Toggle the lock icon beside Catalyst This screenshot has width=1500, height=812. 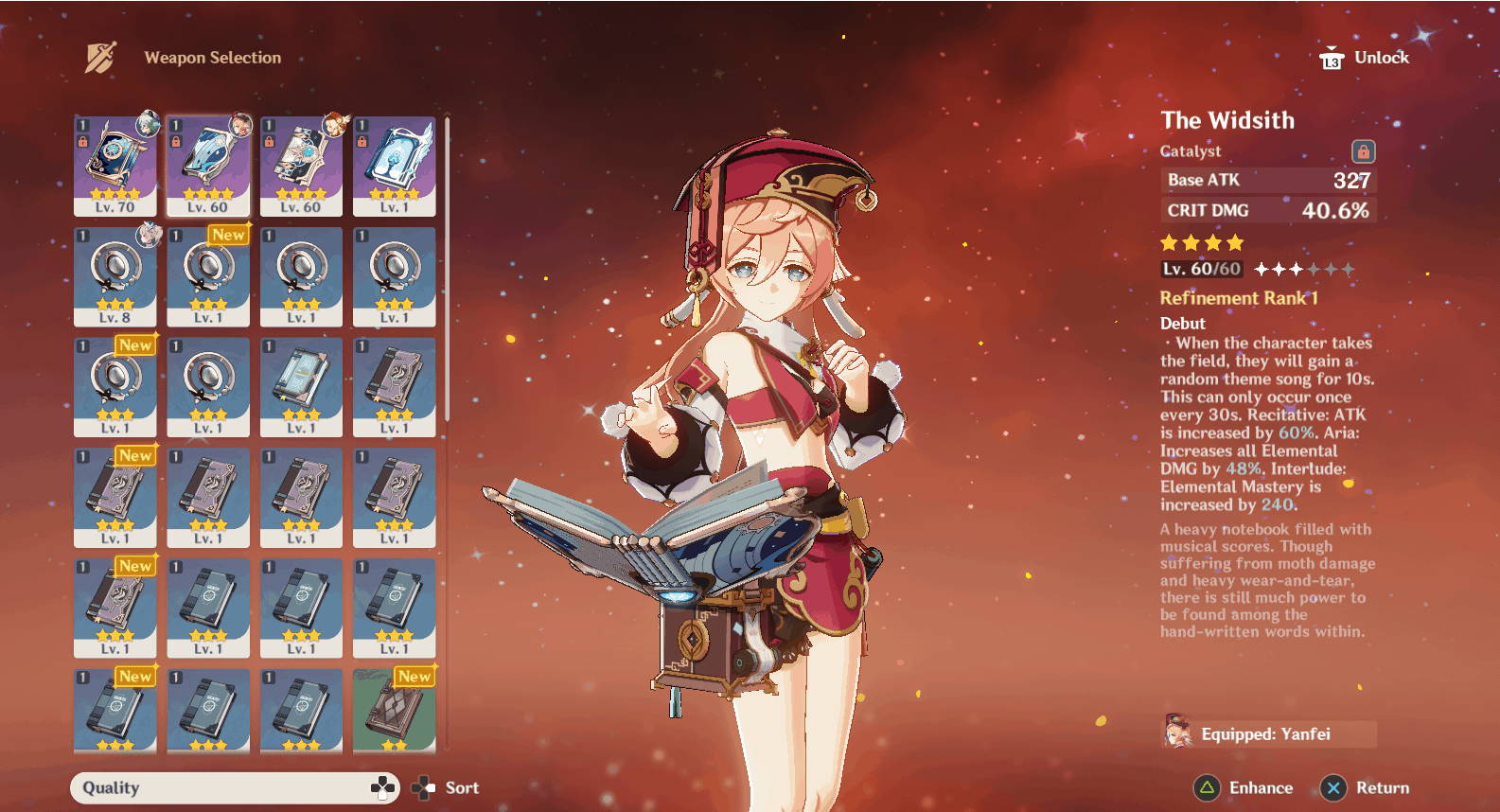click(x=1363, y=151)
